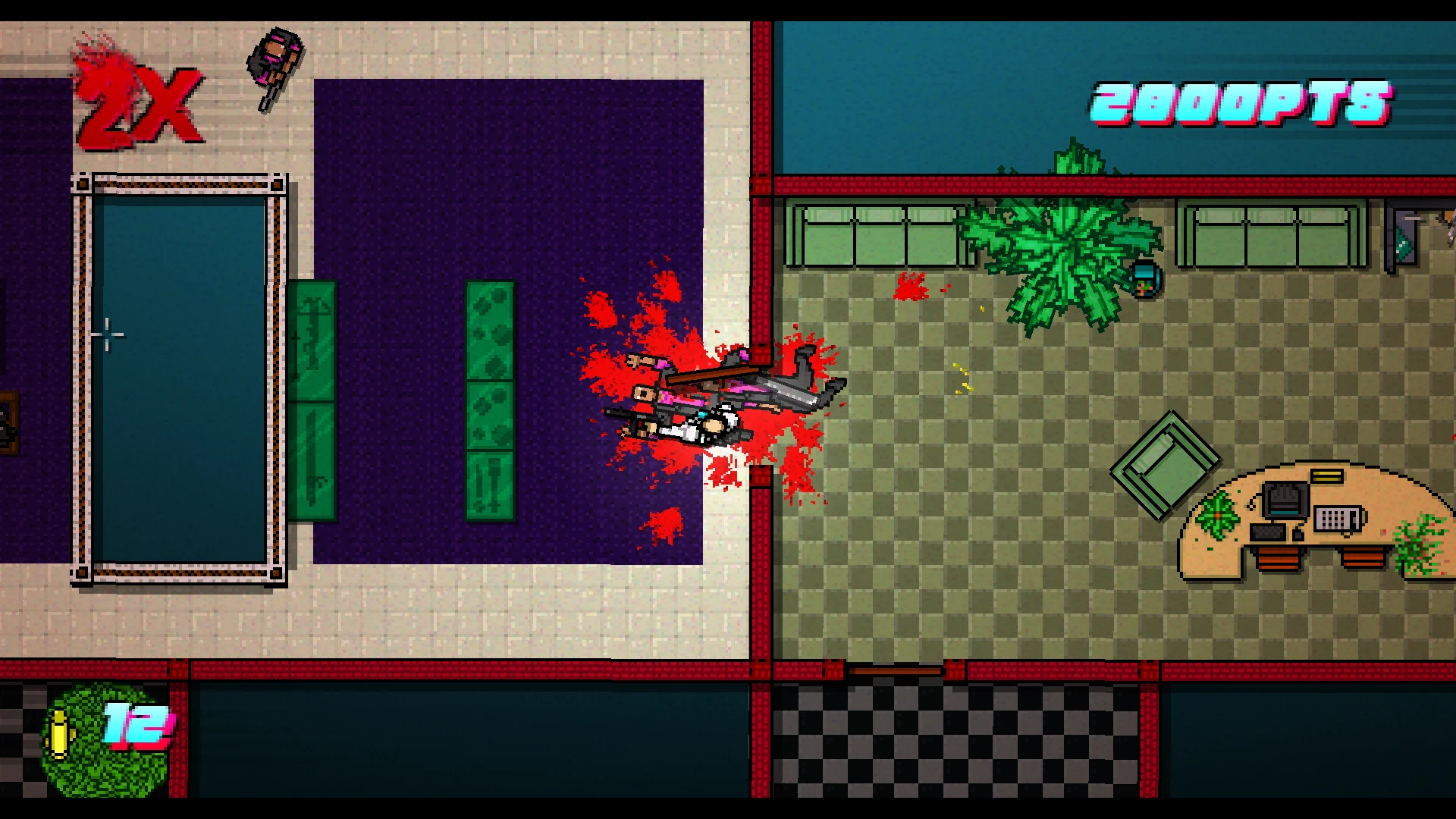Open the pool table area door frame
Image resolution: width=1456 pixels, height=819 pixels.
[180, 375]
